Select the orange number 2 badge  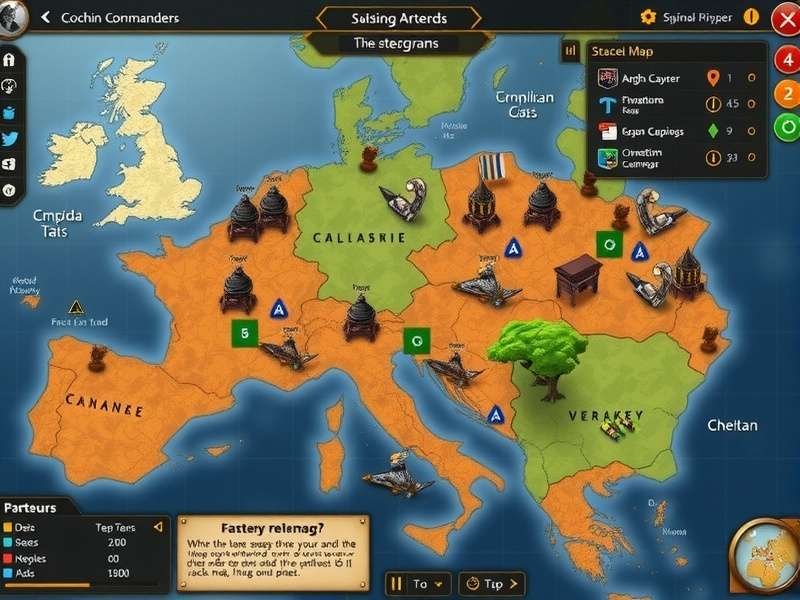786,93
